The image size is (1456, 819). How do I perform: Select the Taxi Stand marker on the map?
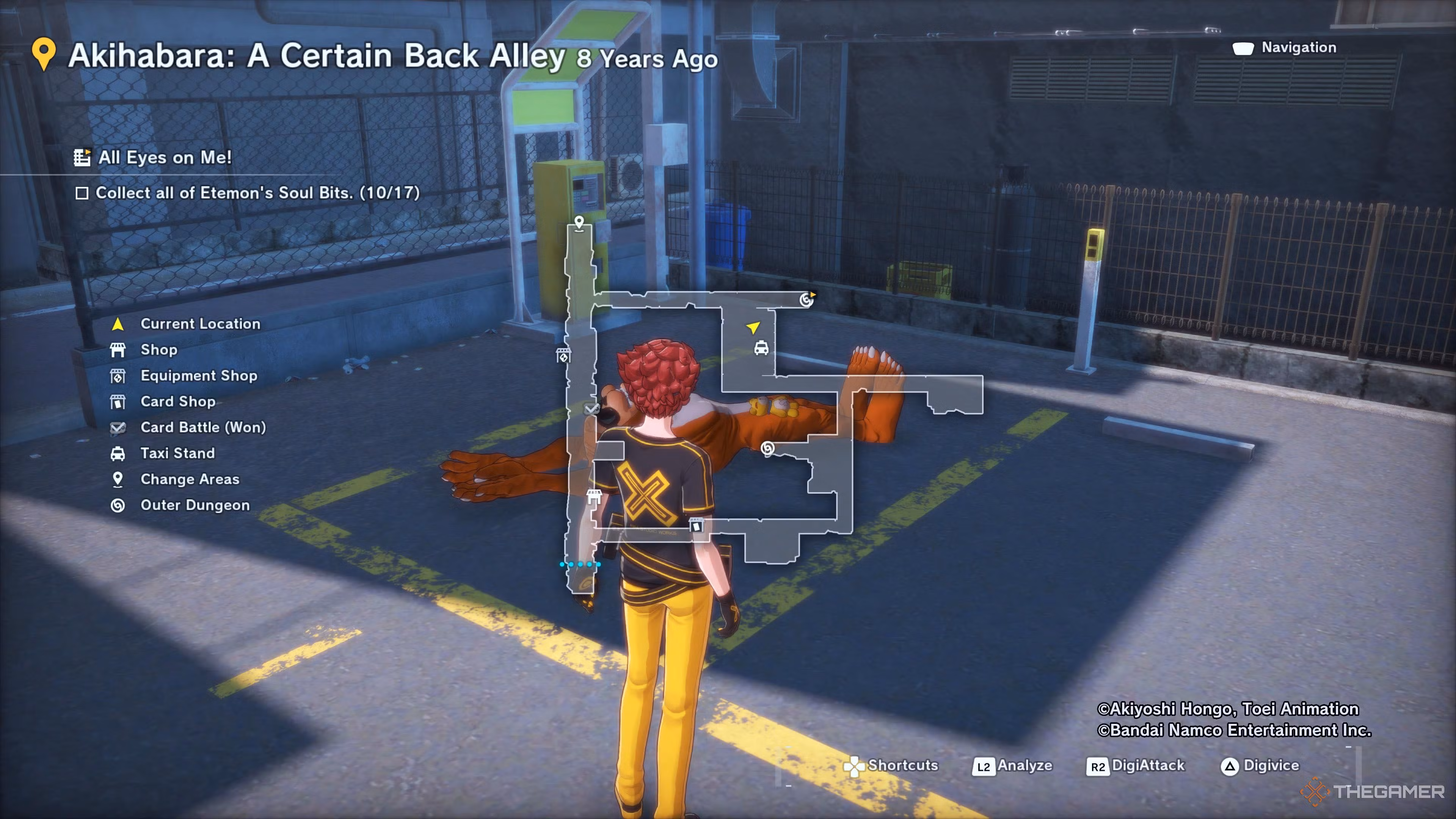[761, 348]
